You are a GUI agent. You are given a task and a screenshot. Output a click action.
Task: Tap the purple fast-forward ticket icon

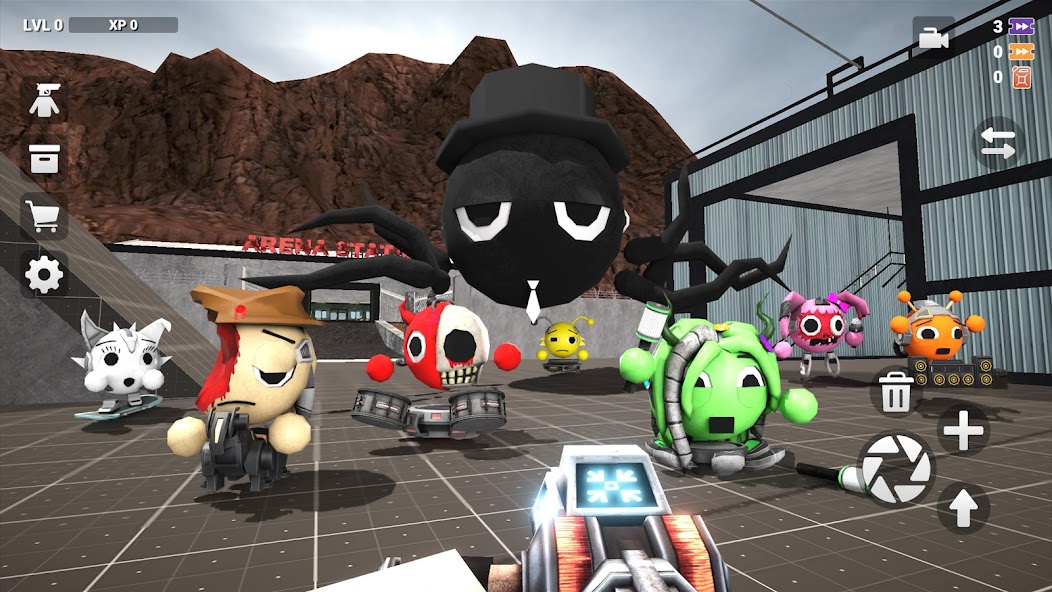(x=1021, y=27)
